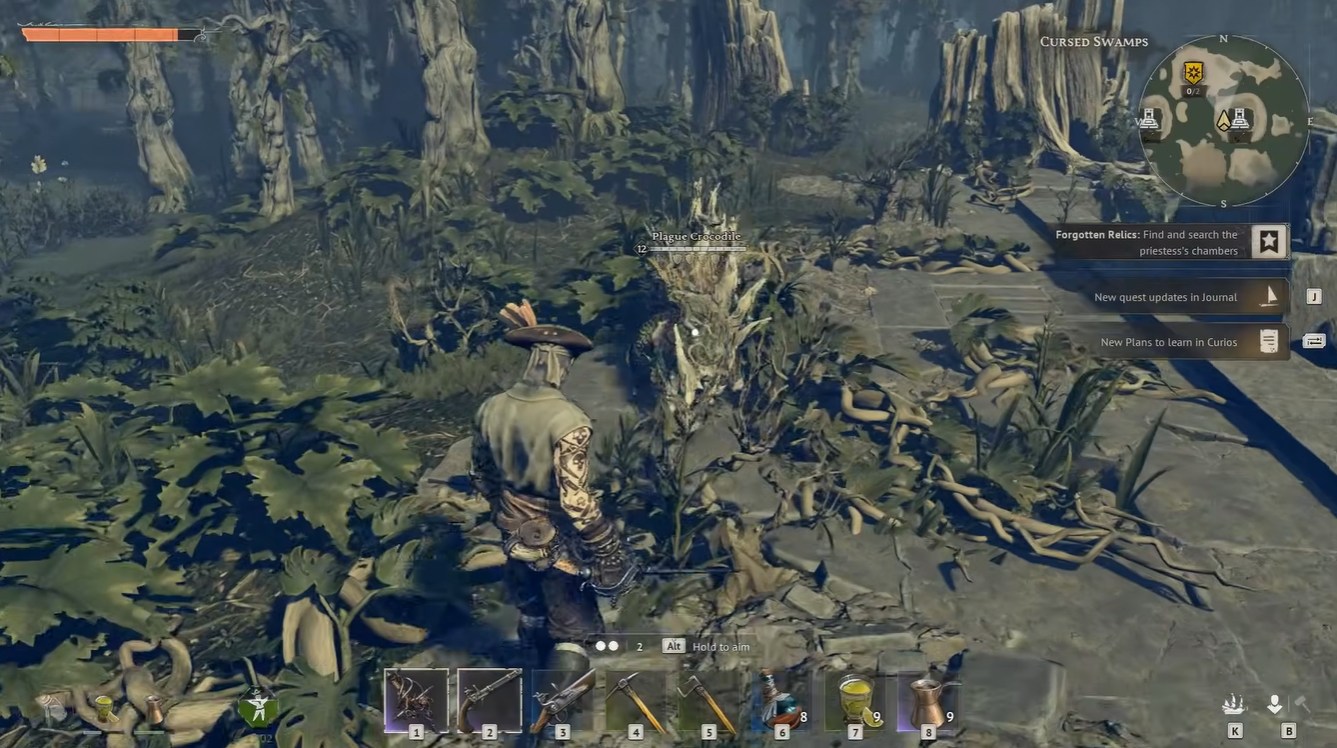Click the ship icon

(x=1234, y=705)
